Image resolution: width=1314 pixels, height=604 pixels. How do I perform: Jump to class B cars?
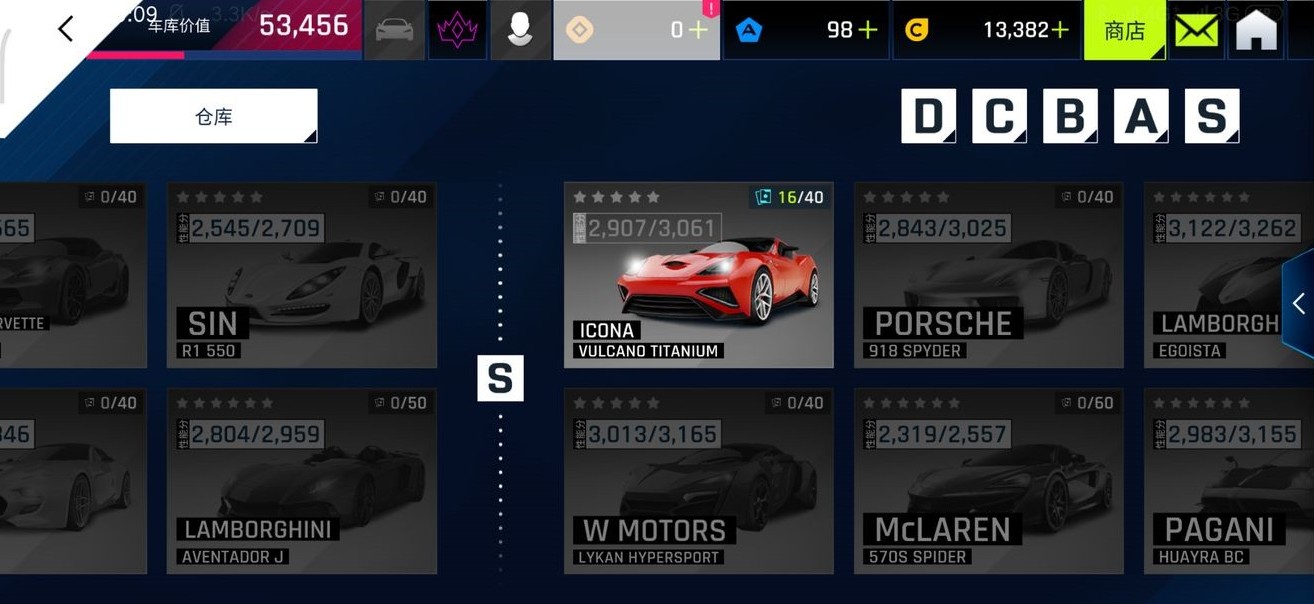(x=1070, y=116)
